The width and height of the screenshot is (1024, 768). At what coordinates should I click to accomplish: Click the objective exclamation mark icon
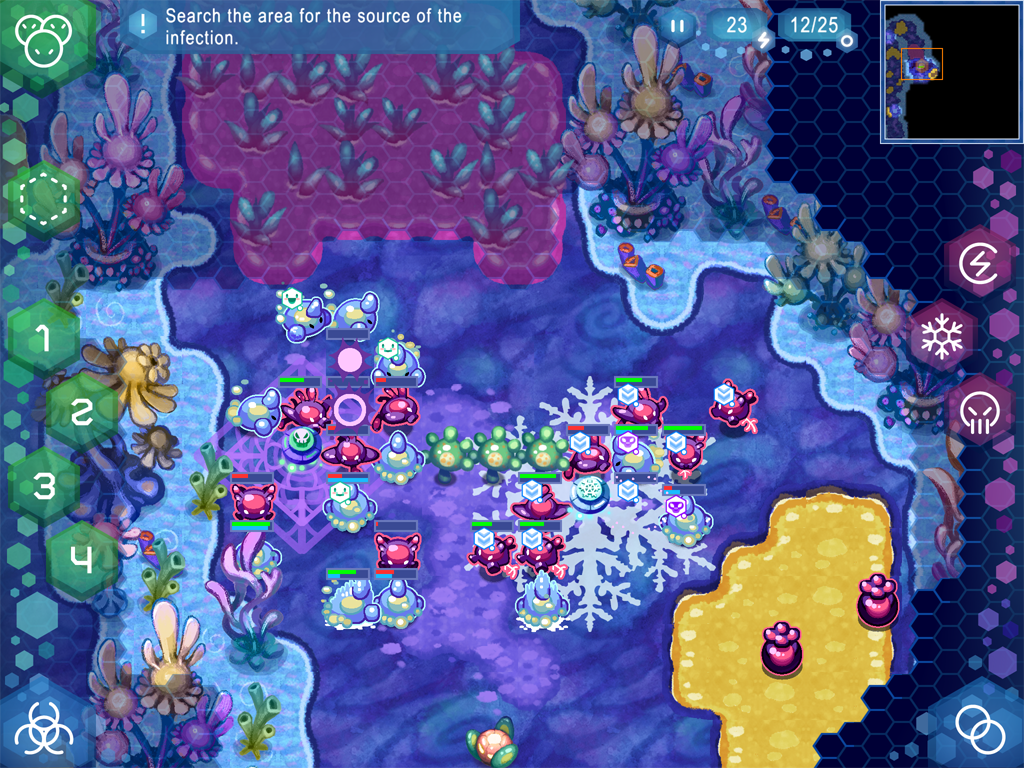pyautogui.click(x=146, y=22)
